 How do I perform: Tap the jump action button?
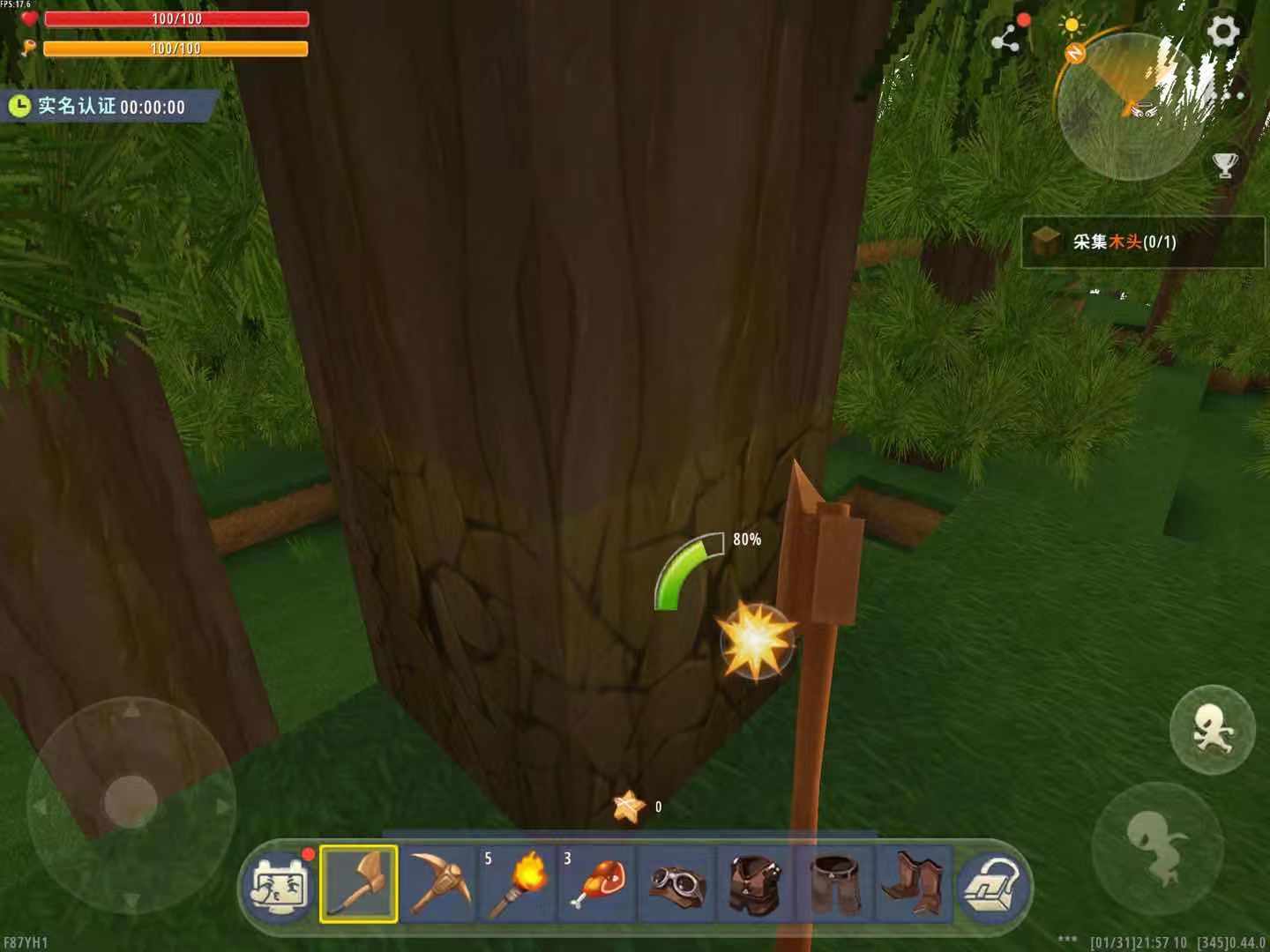tap(1156, 845)
